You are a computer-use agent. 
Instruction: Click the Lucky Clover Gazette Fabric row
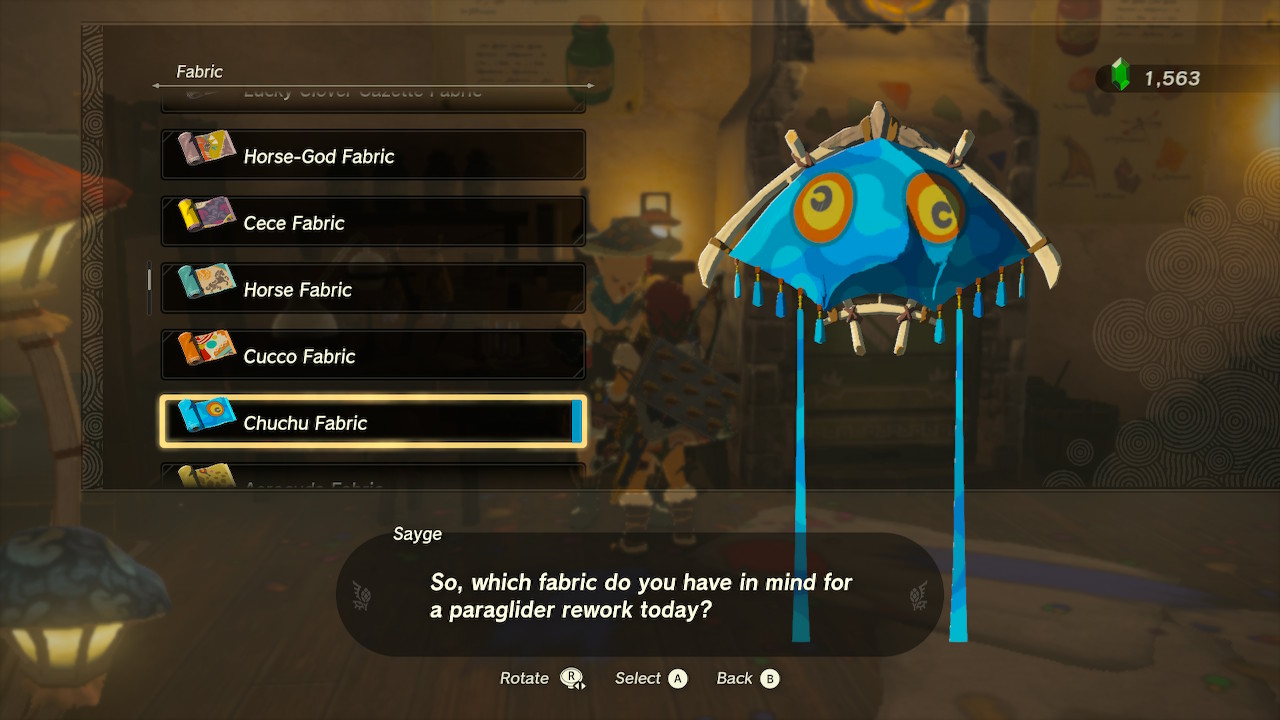pos(373,98)
